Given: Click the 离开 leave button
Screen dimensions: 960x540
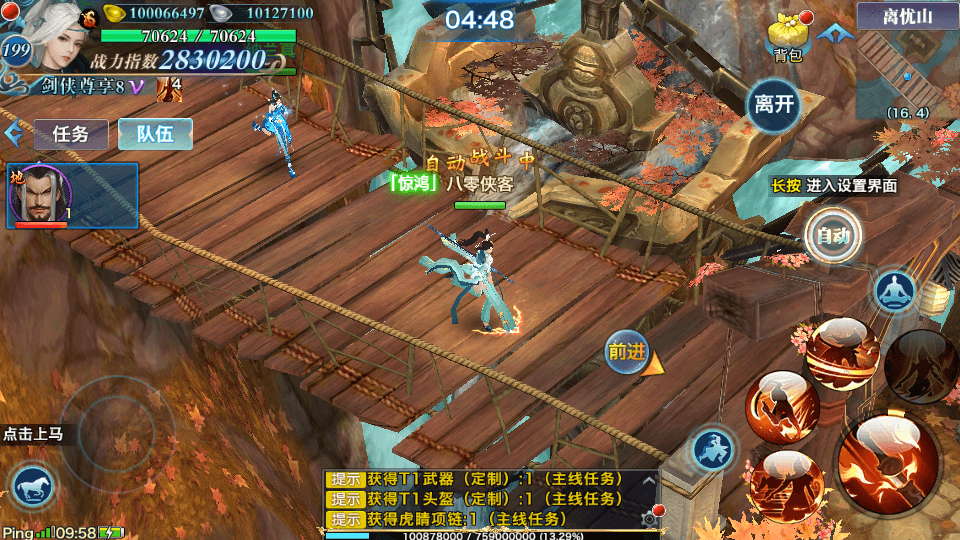Looking at the screenshot, I should (774, 104).
